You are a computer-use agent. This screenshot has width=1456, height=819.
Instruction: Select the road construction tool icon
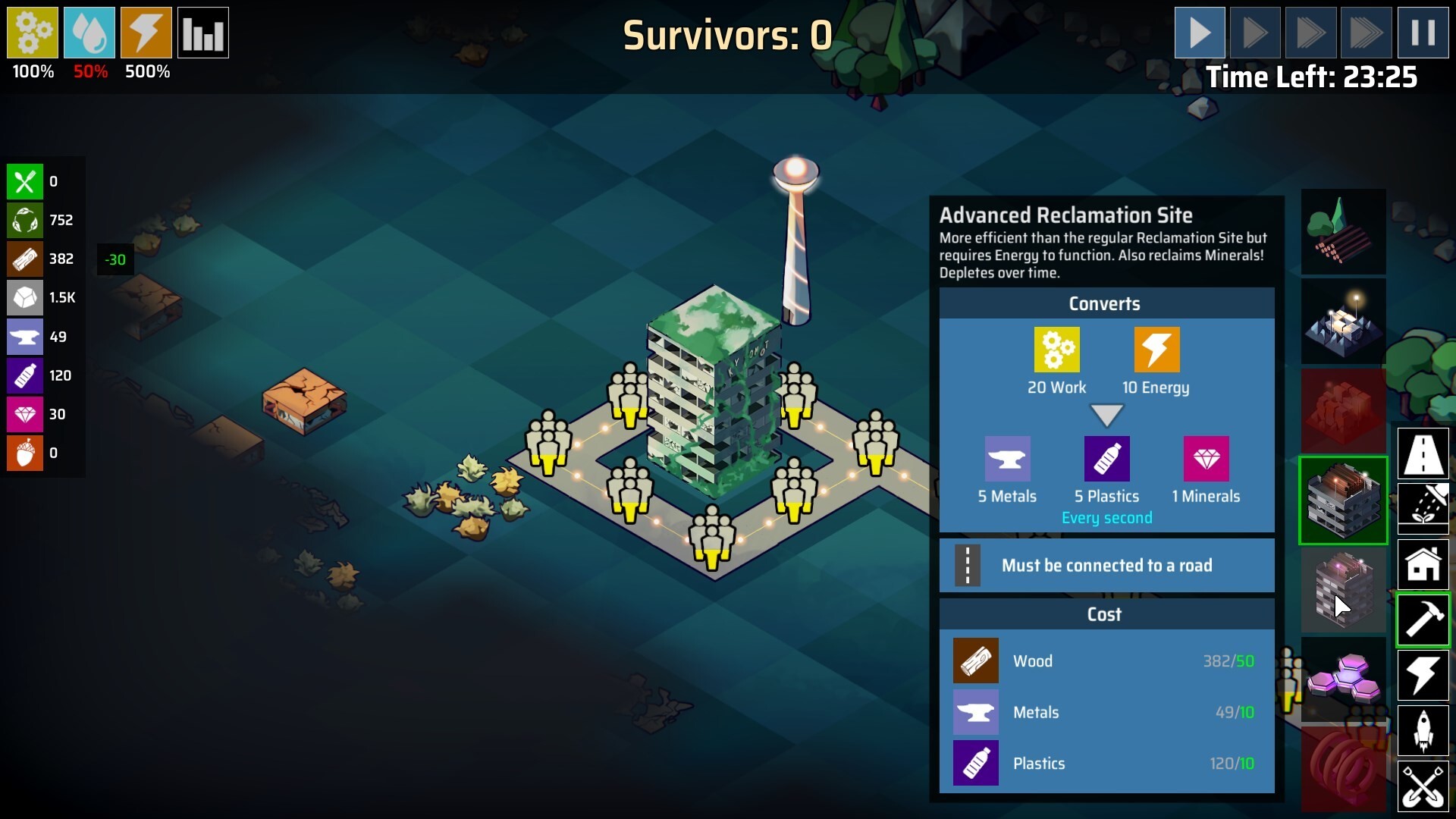point(1423,454)
